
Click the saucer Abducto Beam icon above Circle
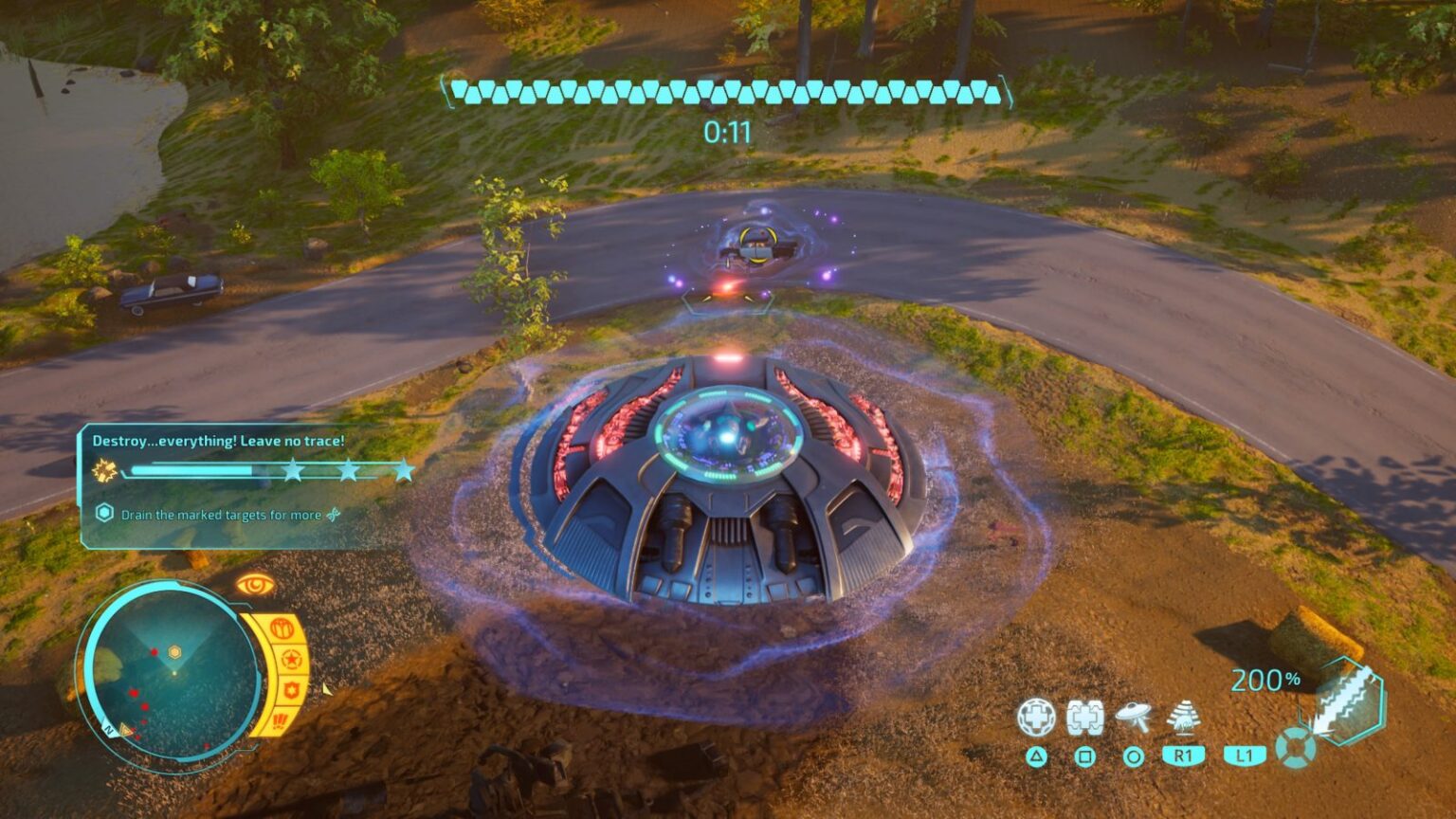1133,714
